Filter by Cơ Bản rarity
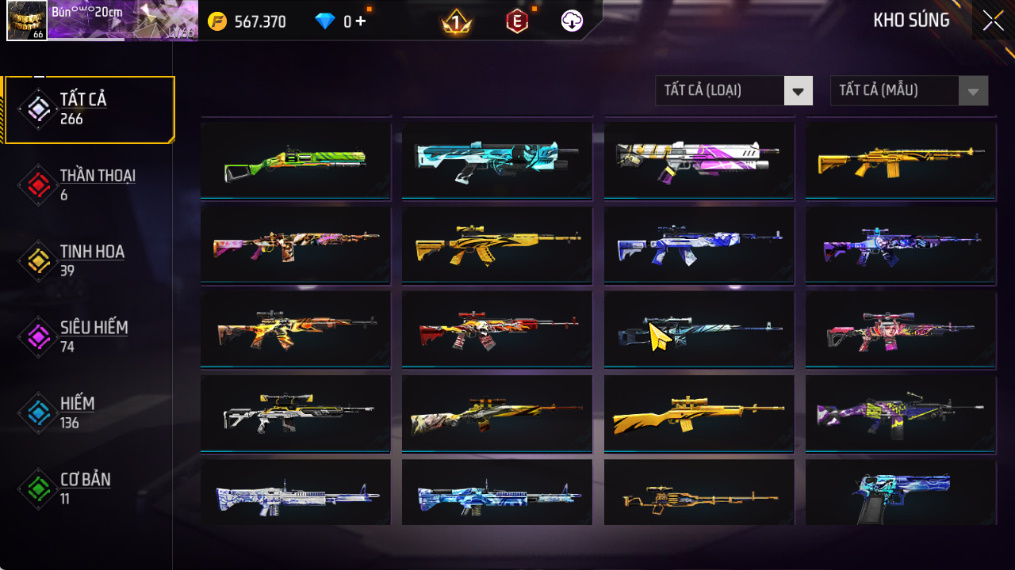 tap(88, 488)
